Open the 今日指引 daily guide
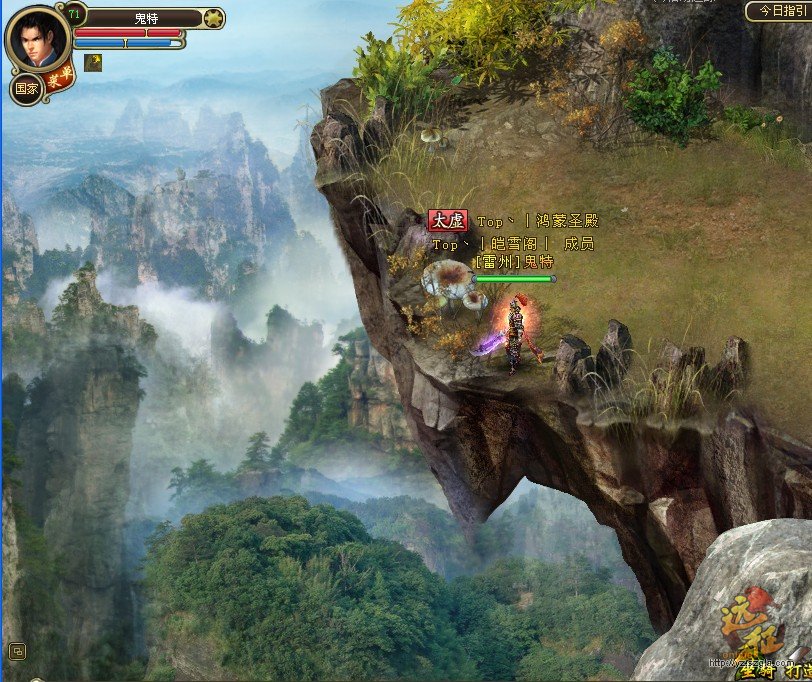Viewport: 812px width, 682px height. (778, 11)
